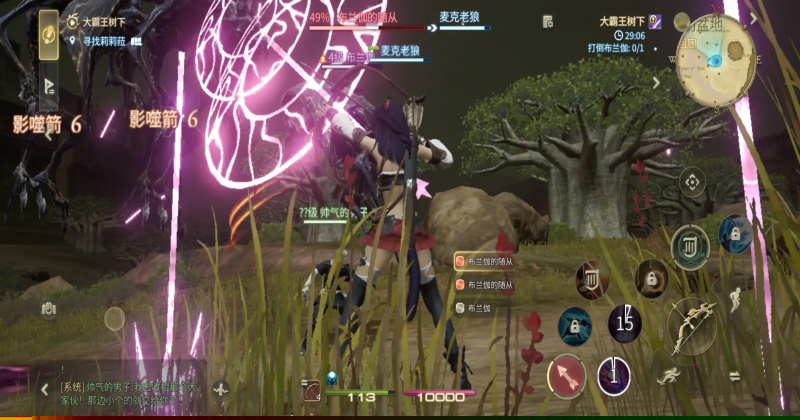Open the menu list icon by the timer
Image resolution: width=800 pixels, height=420 pixels.
[x=547, y=21]
